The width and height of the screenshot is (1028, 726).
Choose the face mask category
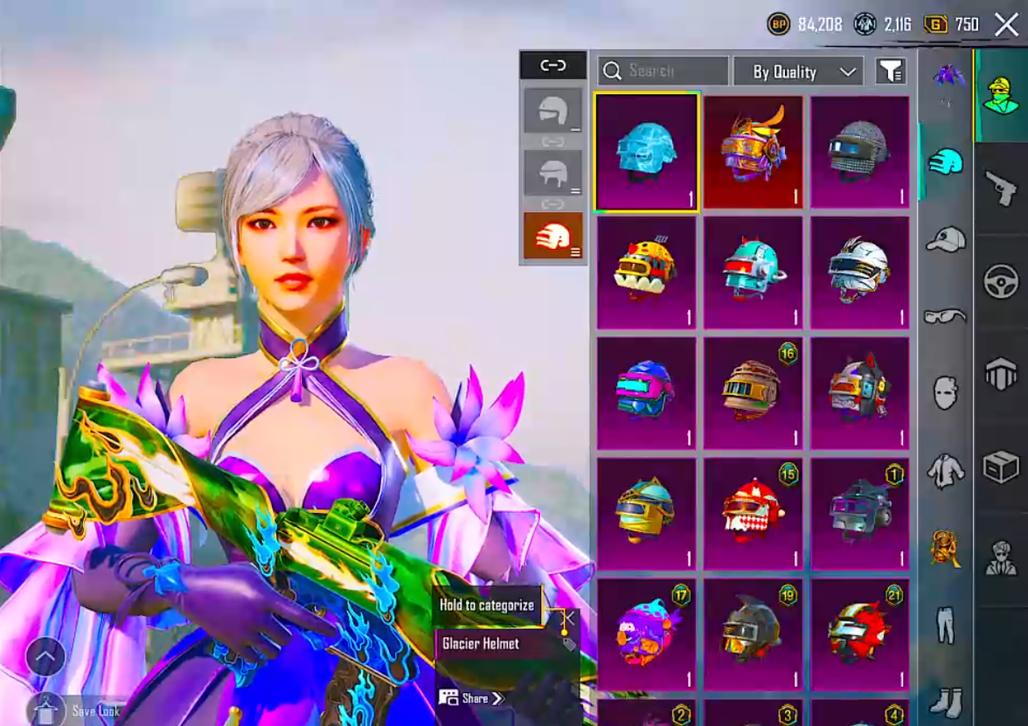click(945, 392)
